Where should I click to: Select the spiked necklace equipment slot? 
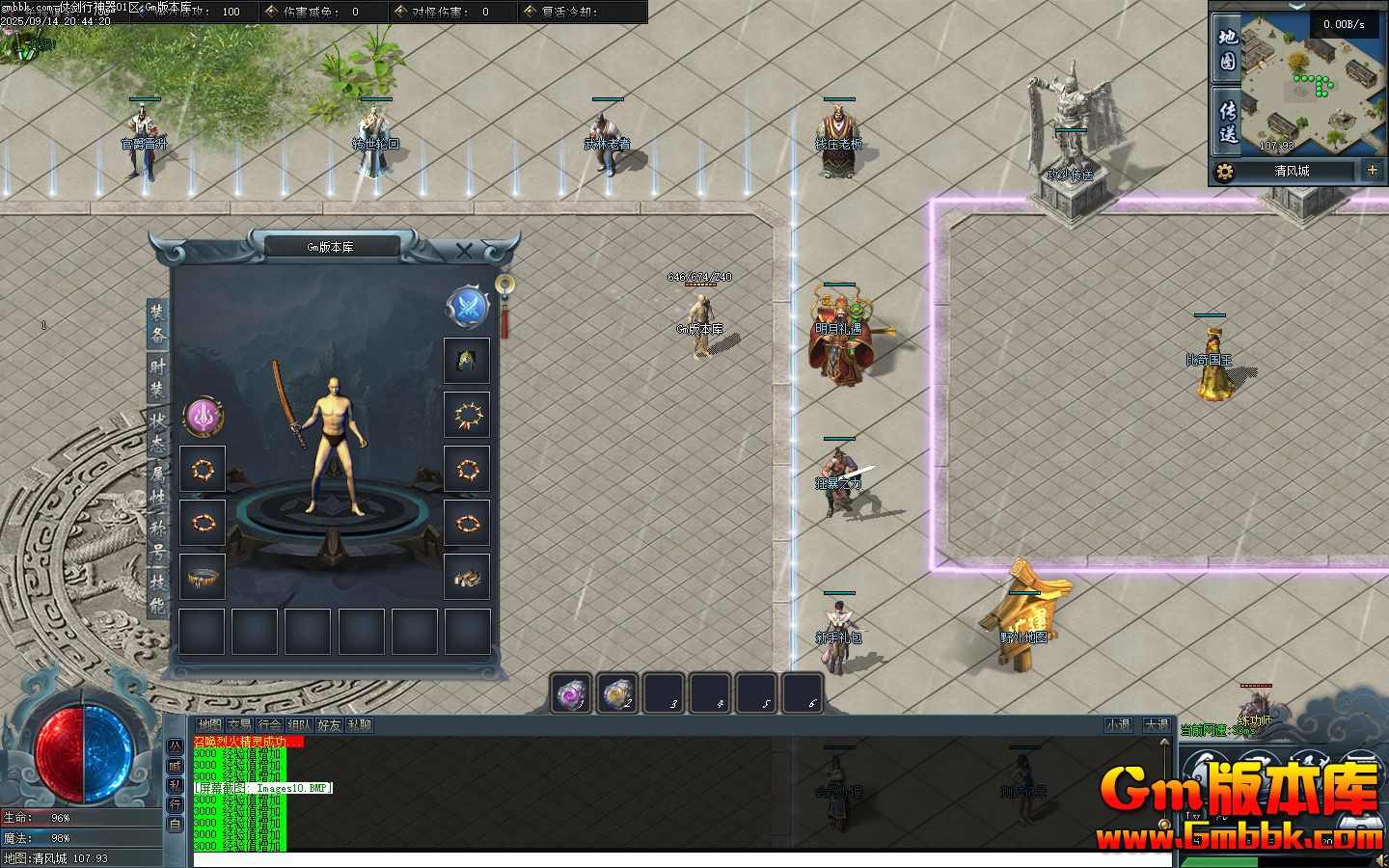pos(467,416)
